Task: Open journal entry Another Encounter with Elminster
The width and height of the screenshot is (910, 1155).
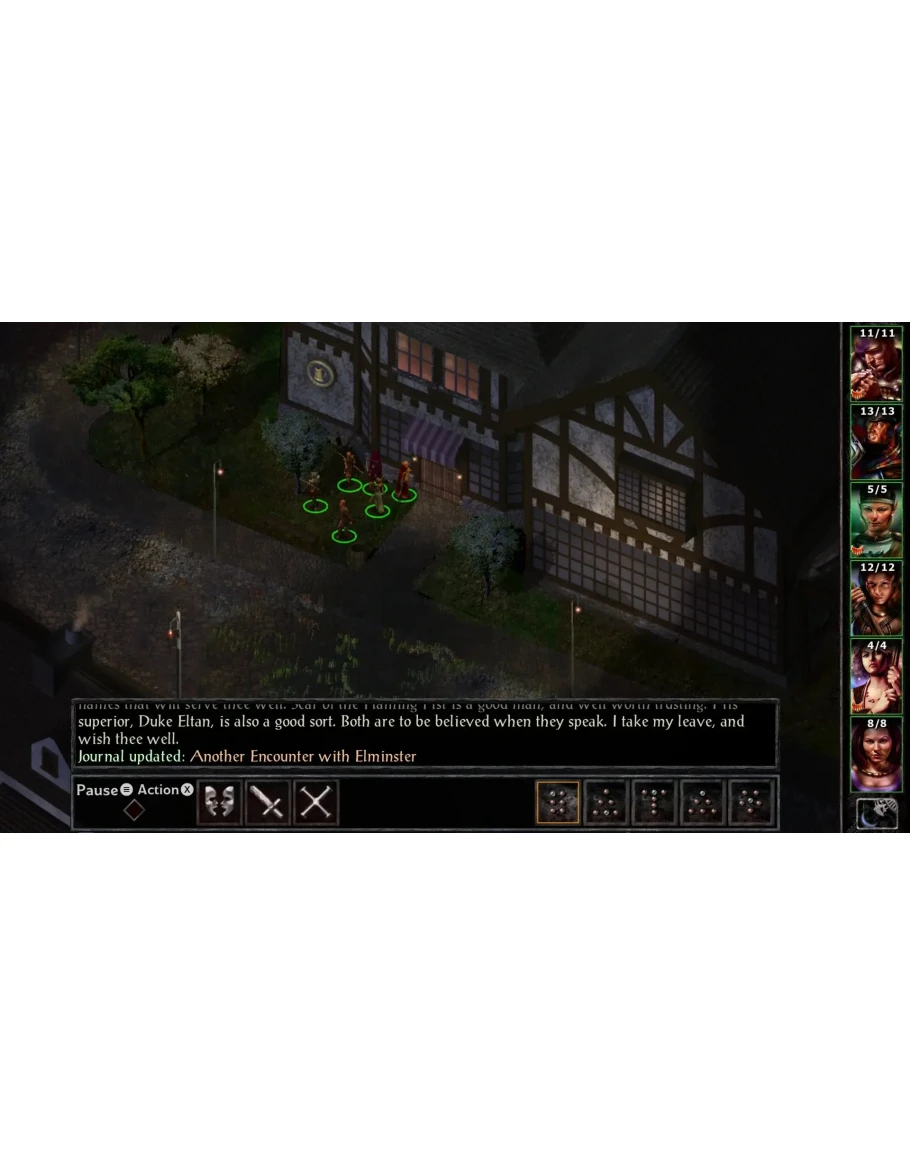Action: 303,756
